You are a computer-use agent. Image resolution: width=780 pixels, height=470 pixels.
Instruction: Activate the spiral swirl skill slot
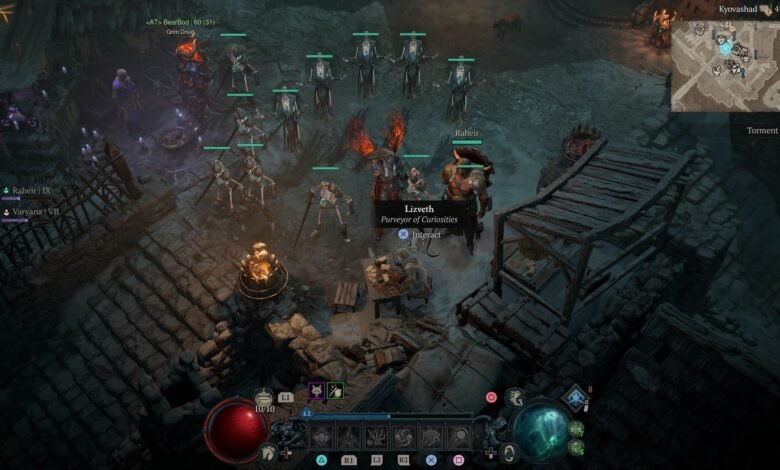click(x=404, y=437)
